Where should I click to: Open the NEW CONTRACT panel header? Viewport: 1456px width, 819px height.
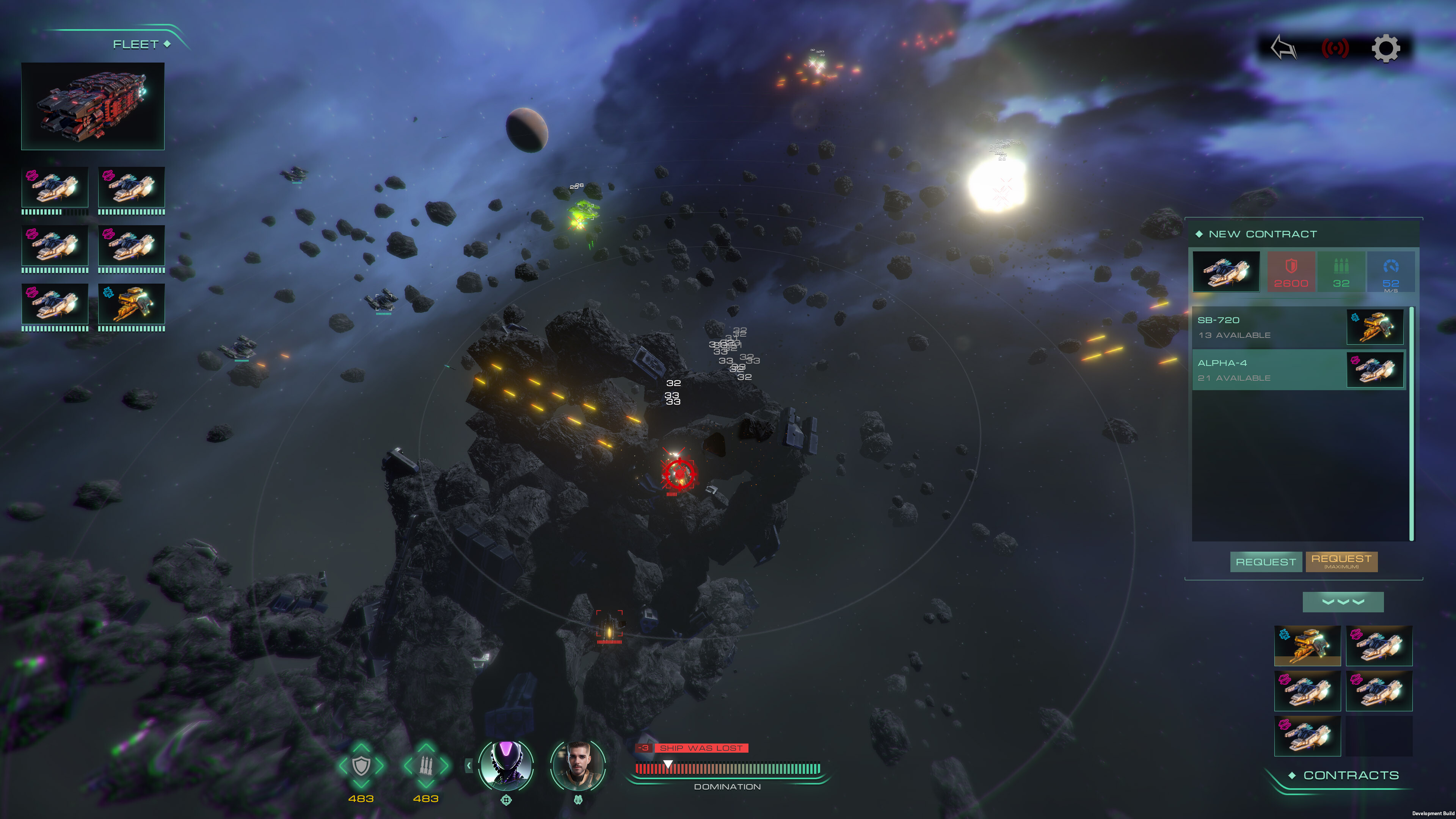tap(1263, 234)
